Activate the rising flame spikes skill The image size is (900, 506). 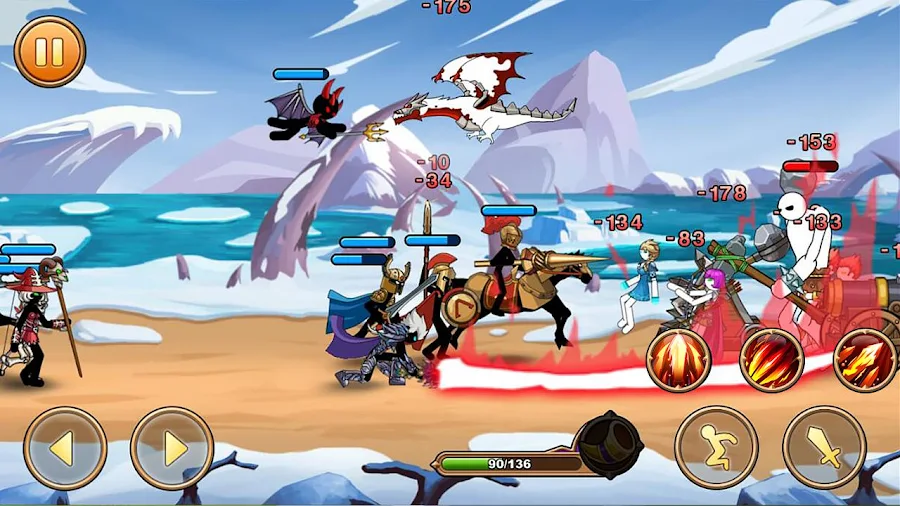pos(679,359)
